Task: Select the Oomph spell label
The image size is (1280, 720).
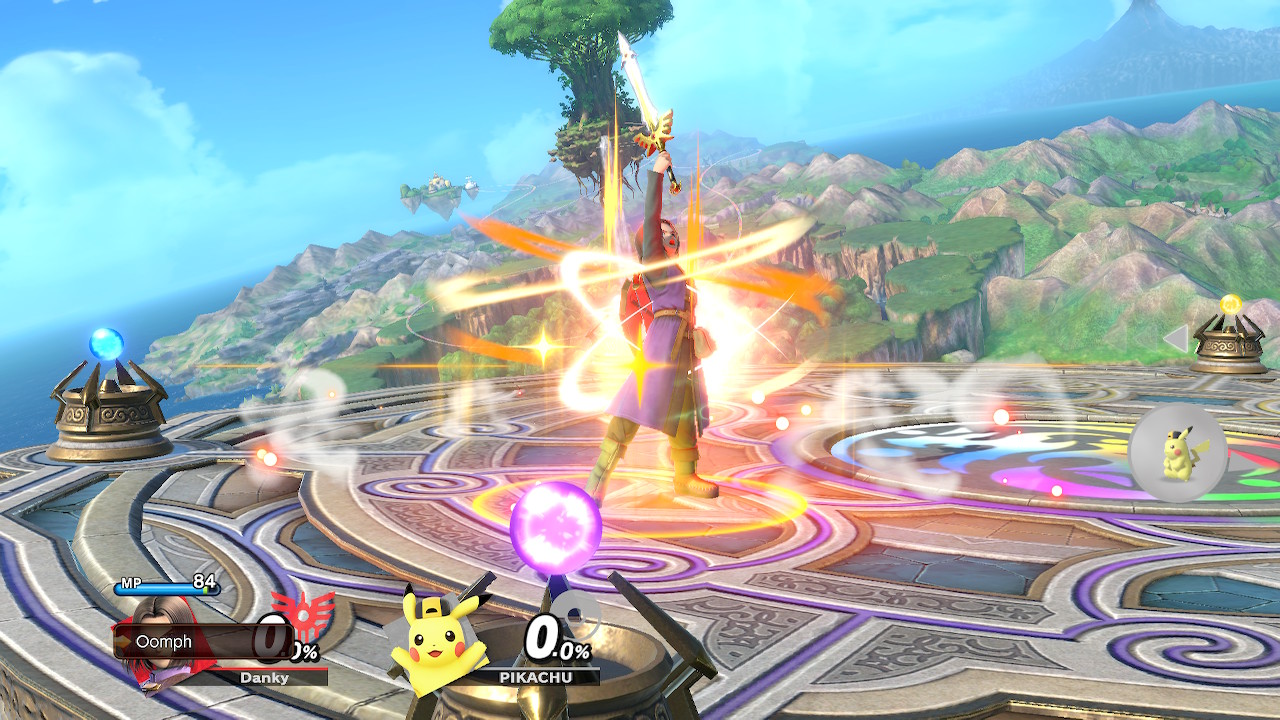Action: click(x=165, y=642)
